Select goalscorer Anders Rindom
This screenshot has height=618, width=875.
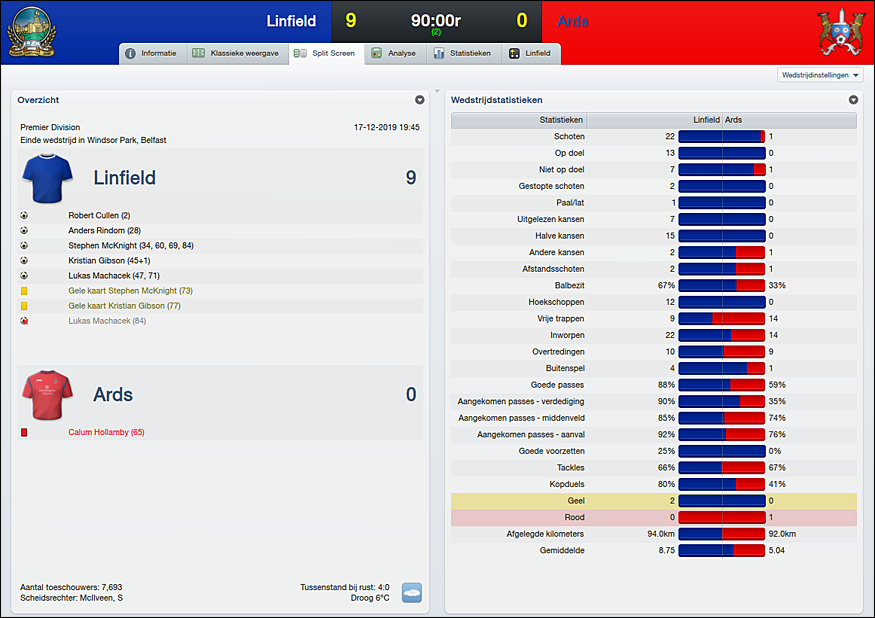pyautogui.click(x=104, y=230)
